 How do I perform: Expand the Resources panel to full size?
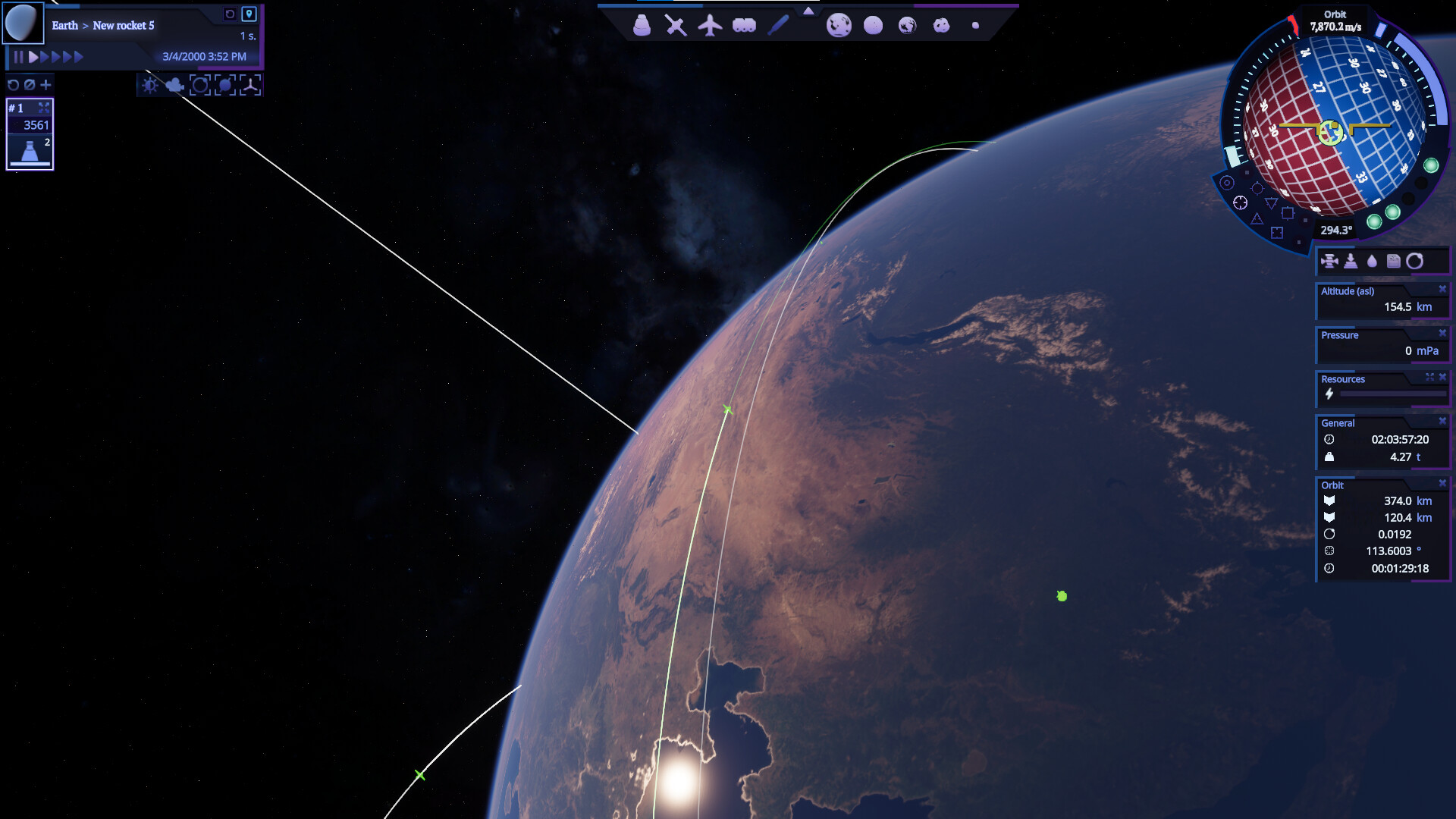[x=1429, y=377]
